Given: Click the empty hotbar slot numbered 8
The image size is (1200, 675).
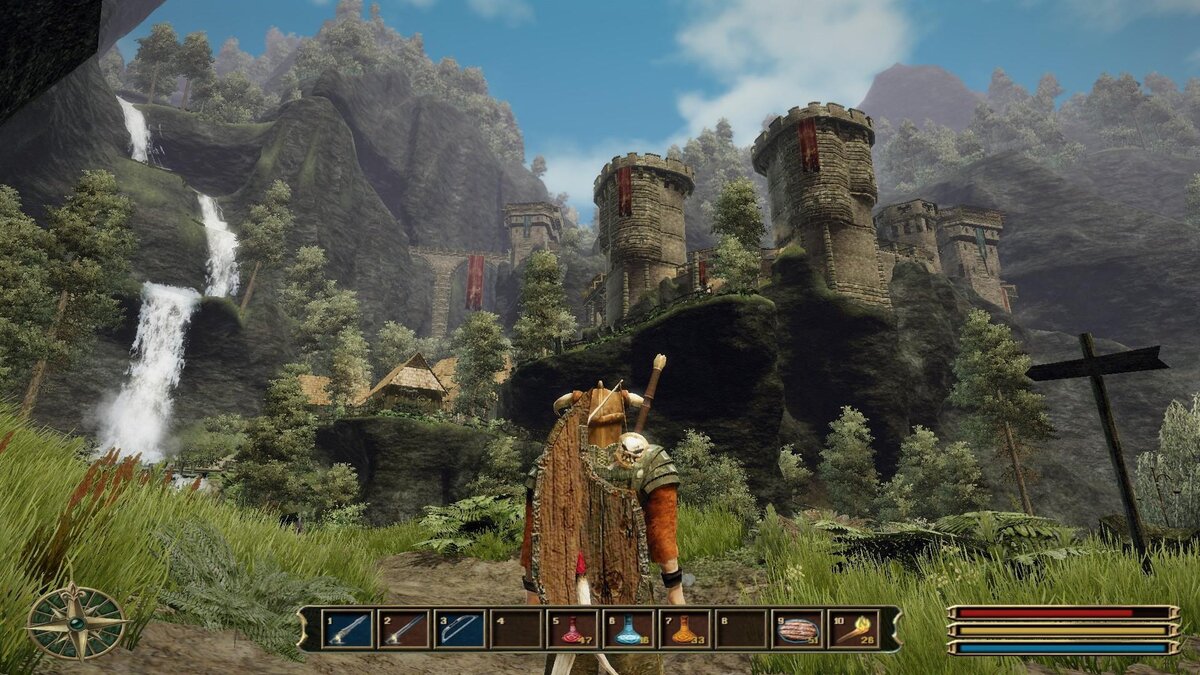Looking at the screenshot, I should (x=741, y=629).
